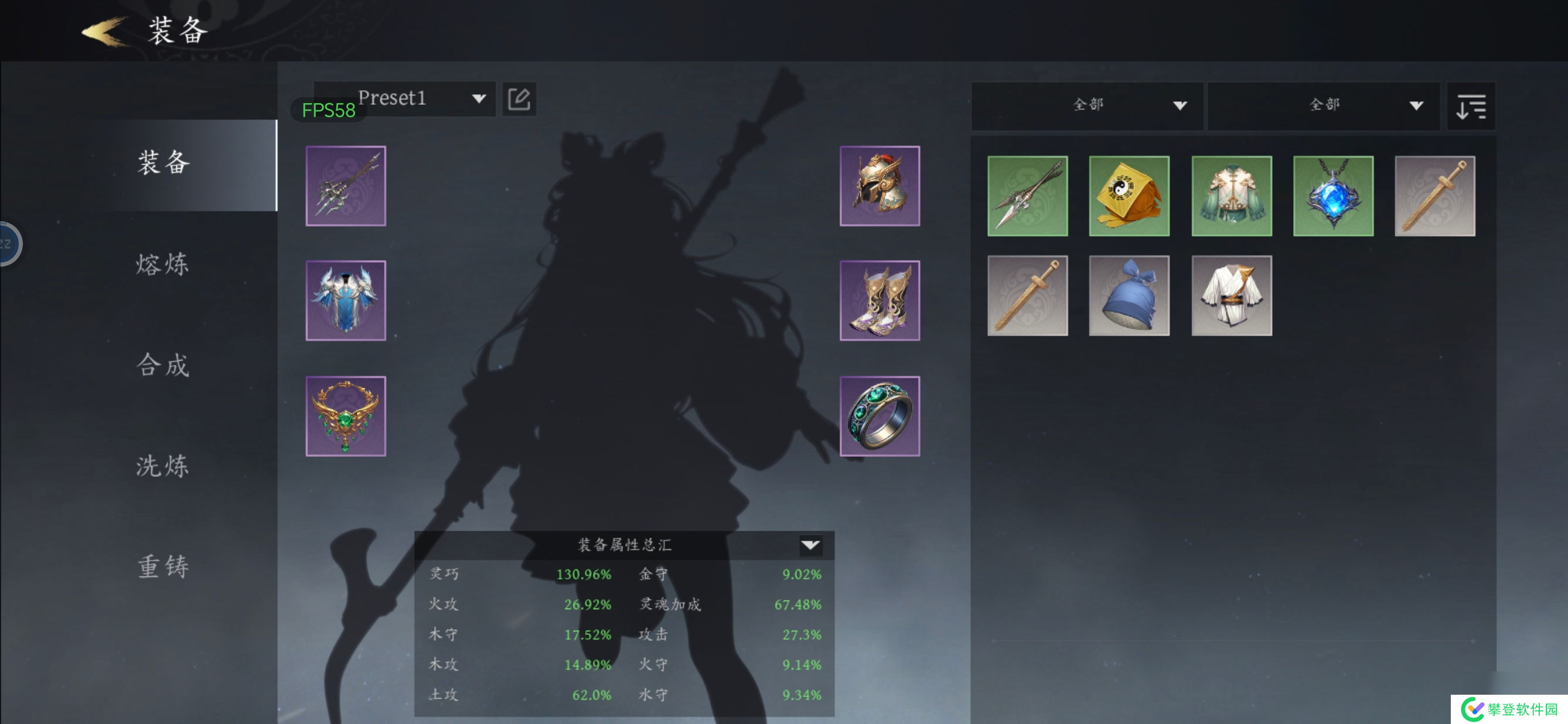Viewport: 1568px width, 724px height.
Task: Click the back arrow beside 装备 title
Action: (100, 30)
